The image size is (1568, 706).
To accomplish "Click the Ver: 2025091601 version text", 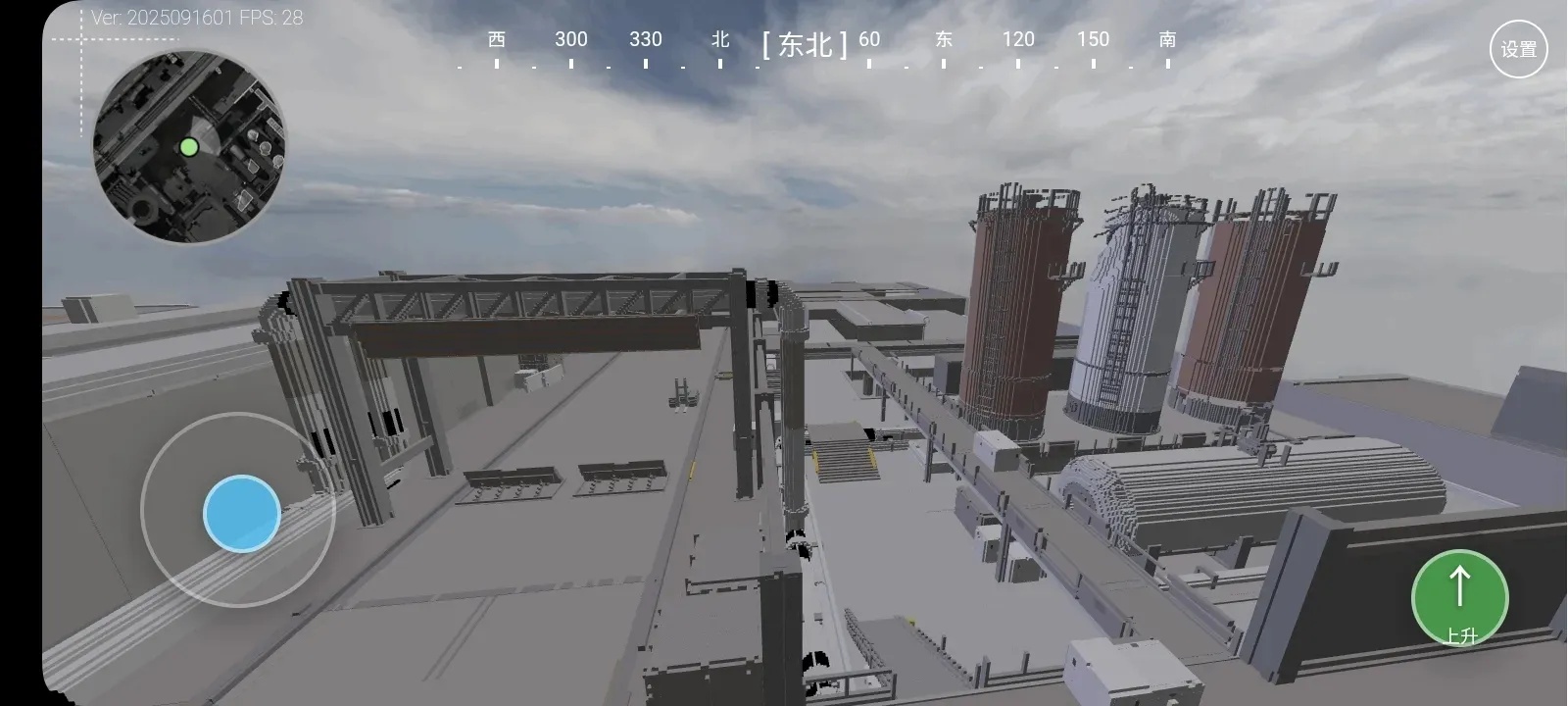I will [162, 17].
